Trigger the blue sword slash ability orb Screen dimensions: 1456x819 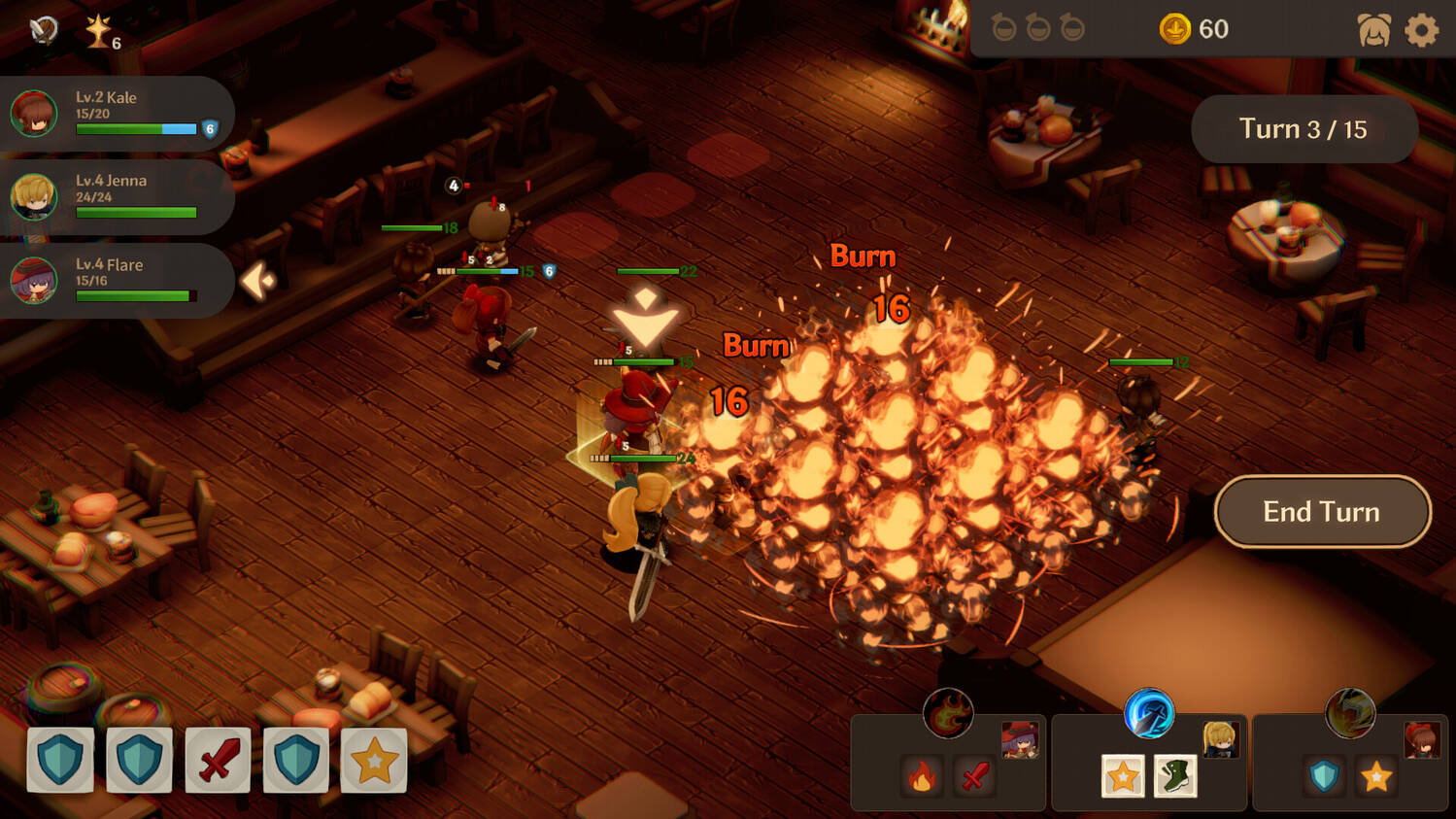pyautogui.click(x=1149, y=714)
